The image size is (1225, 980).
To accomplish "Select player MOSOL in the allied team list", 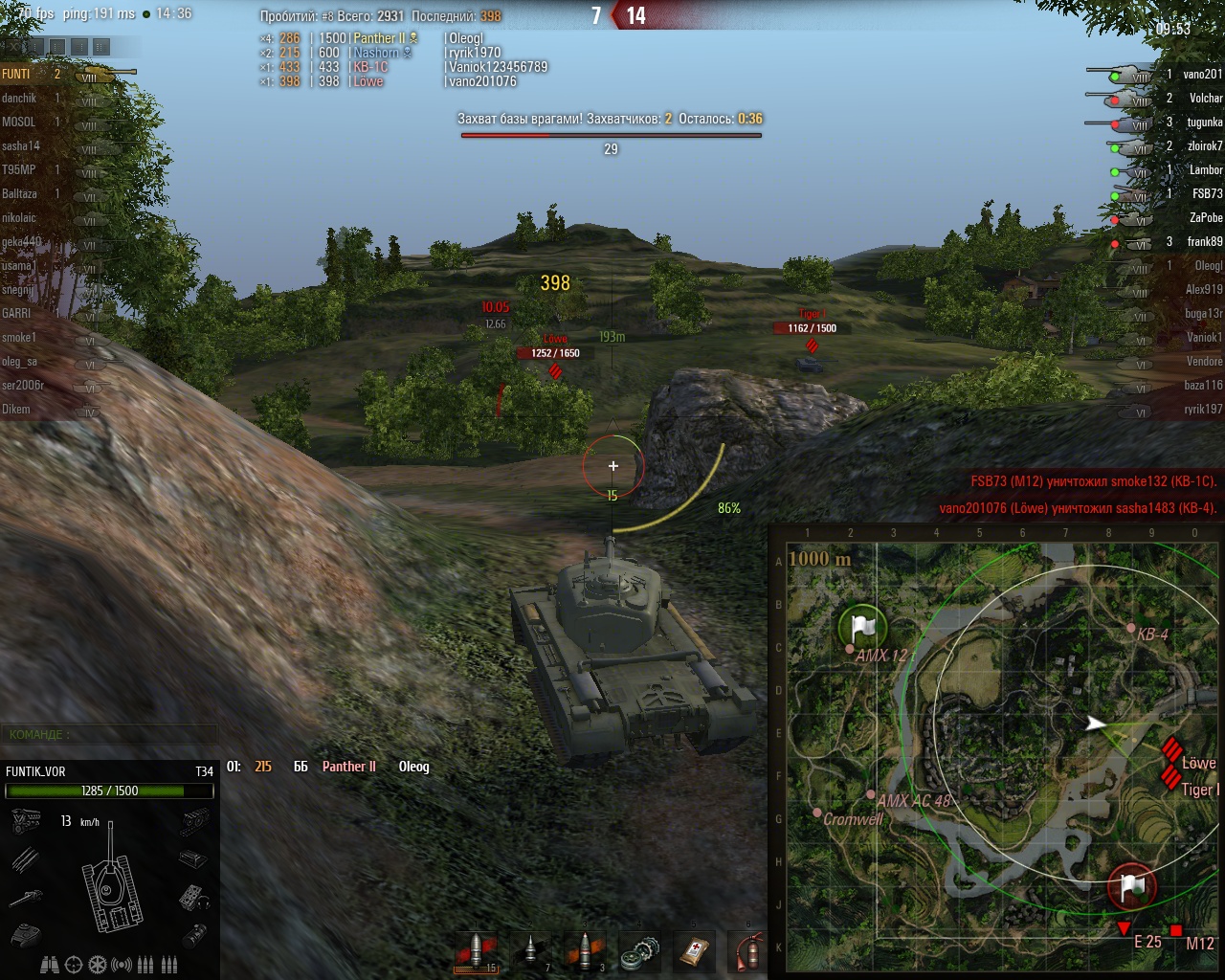I will click(19, 122).
